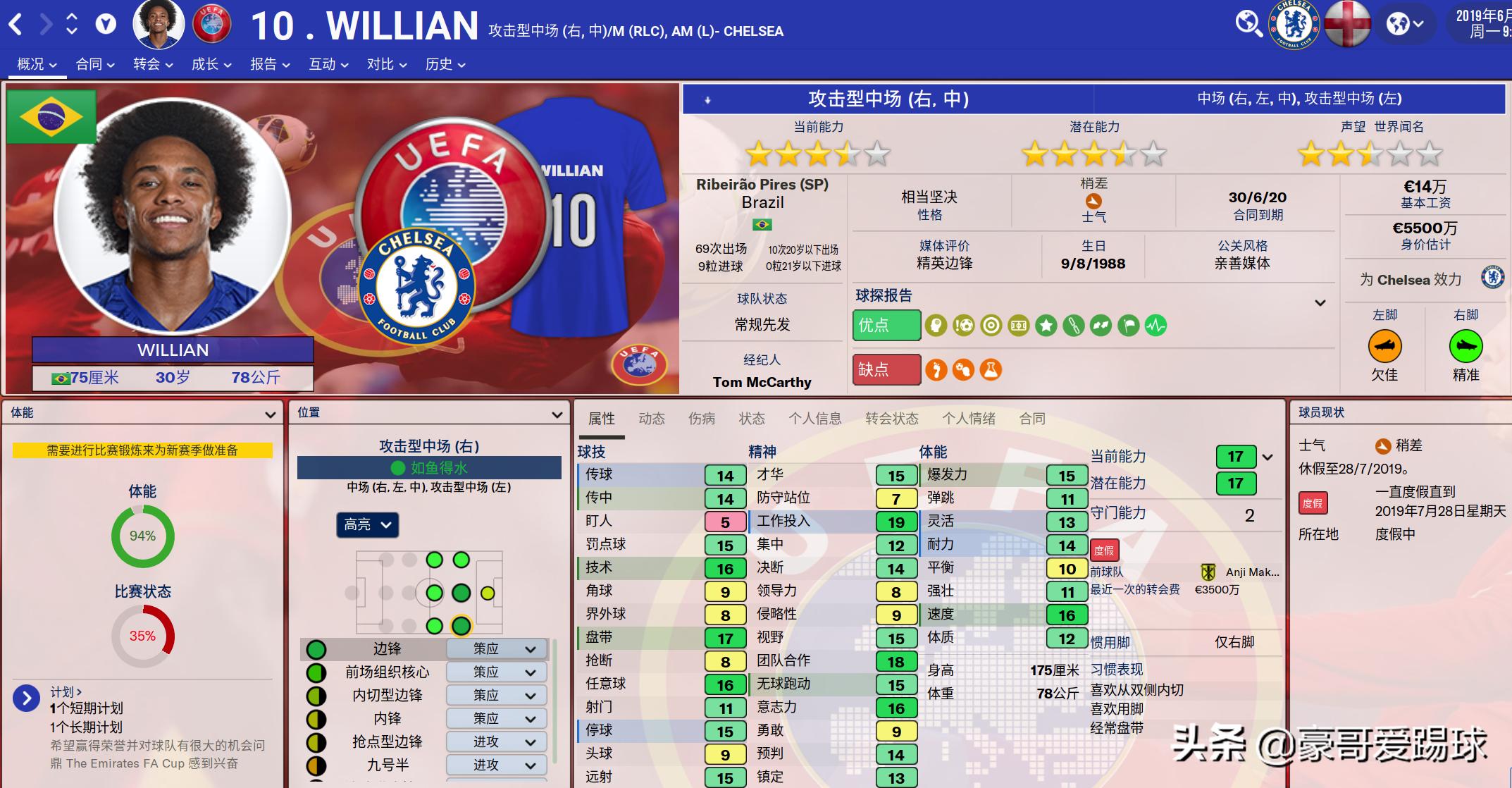Toggle the red 缺点 weaknesses filter

(x=886, y=369)
